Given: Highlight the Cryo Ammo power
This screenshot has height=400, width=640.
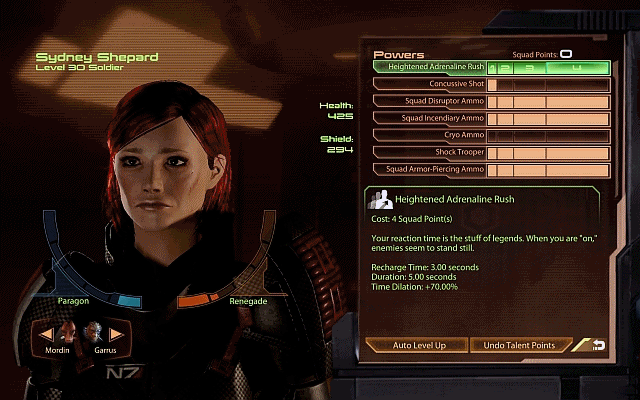Looking at the screenshot, I should (430, 135).
